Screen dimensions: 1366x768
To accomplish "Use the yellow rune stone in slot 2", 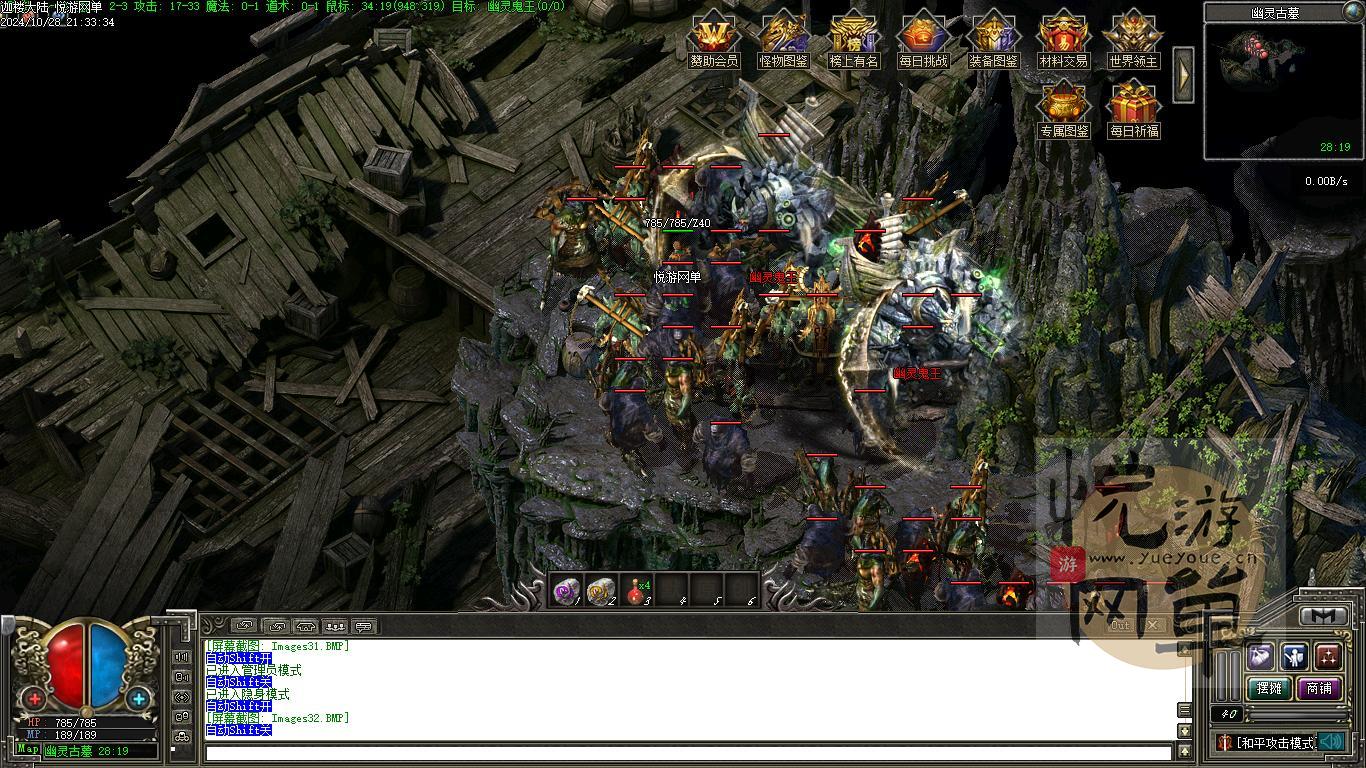I will [601, 591].
